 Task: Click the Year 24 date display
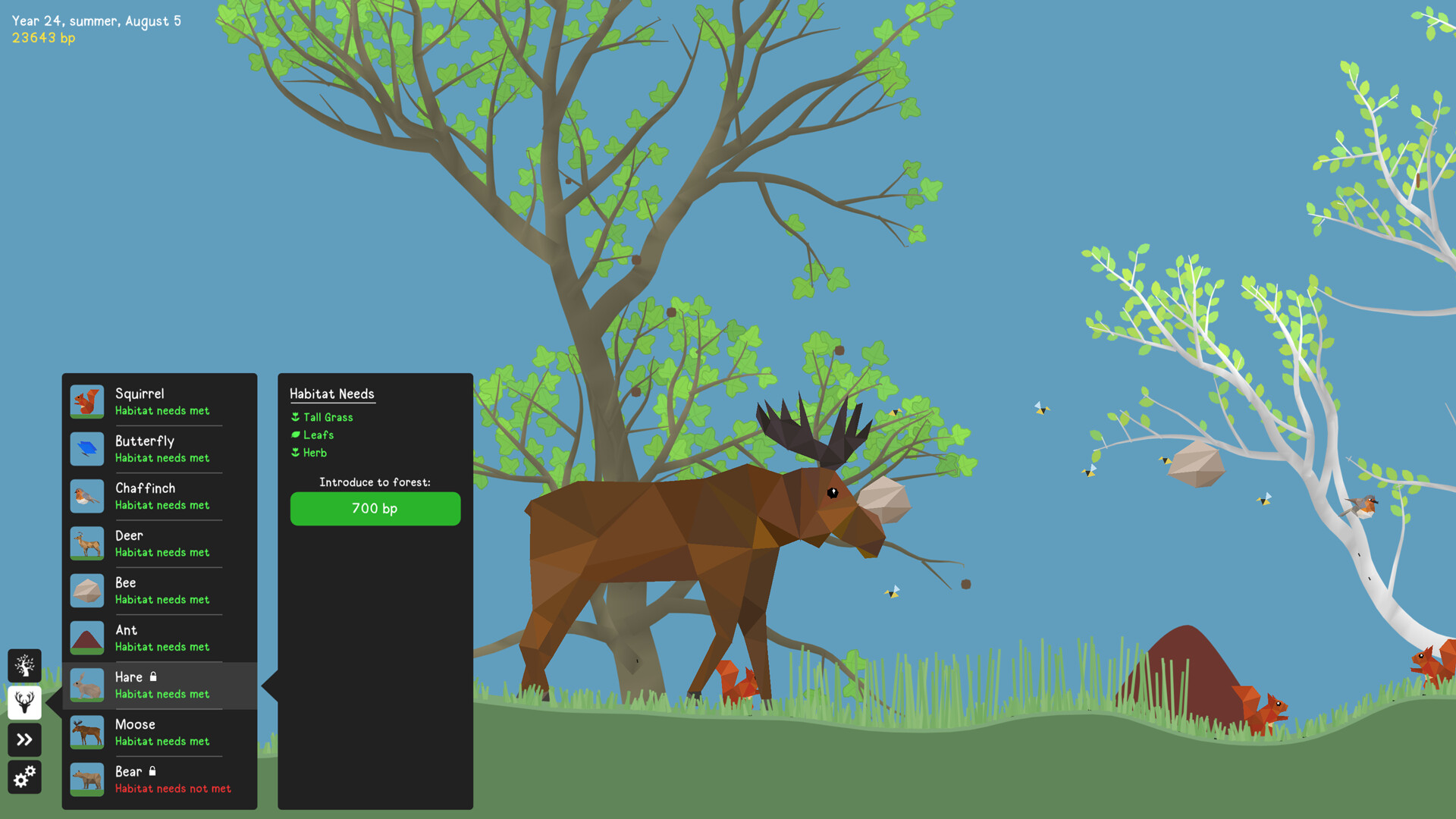pos(96,21)
